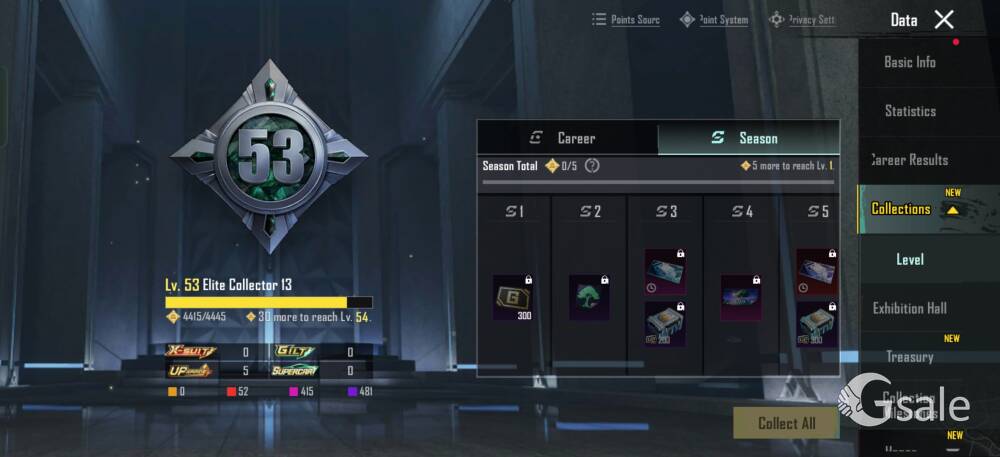The height and width of the screenshot is (457, 1000).
Task: Show Season Total help question mark
Action: pos(592,166)
